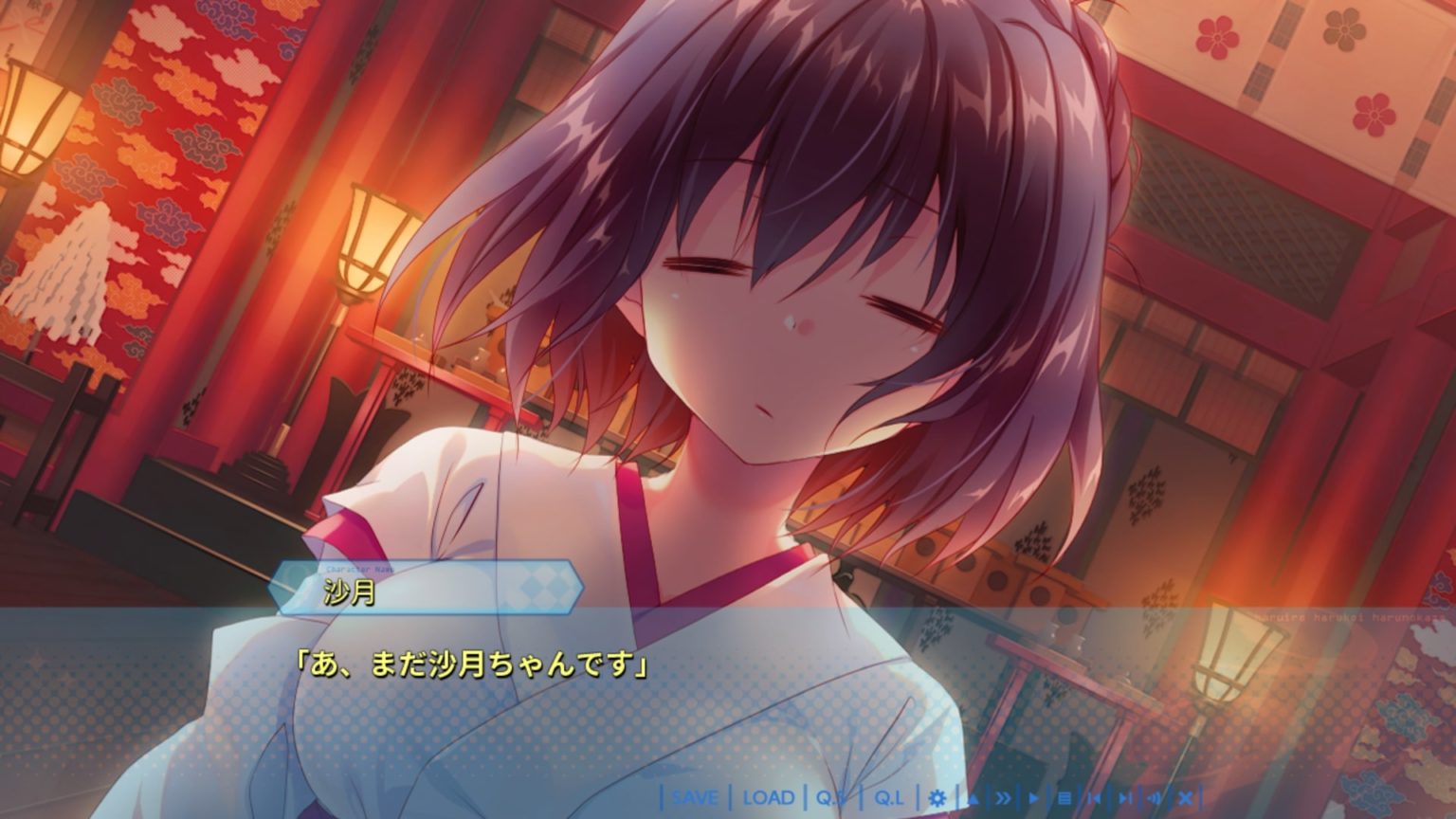Advance the dialogue text box
The image size is (1456, 819).
(x=728, y=701)
